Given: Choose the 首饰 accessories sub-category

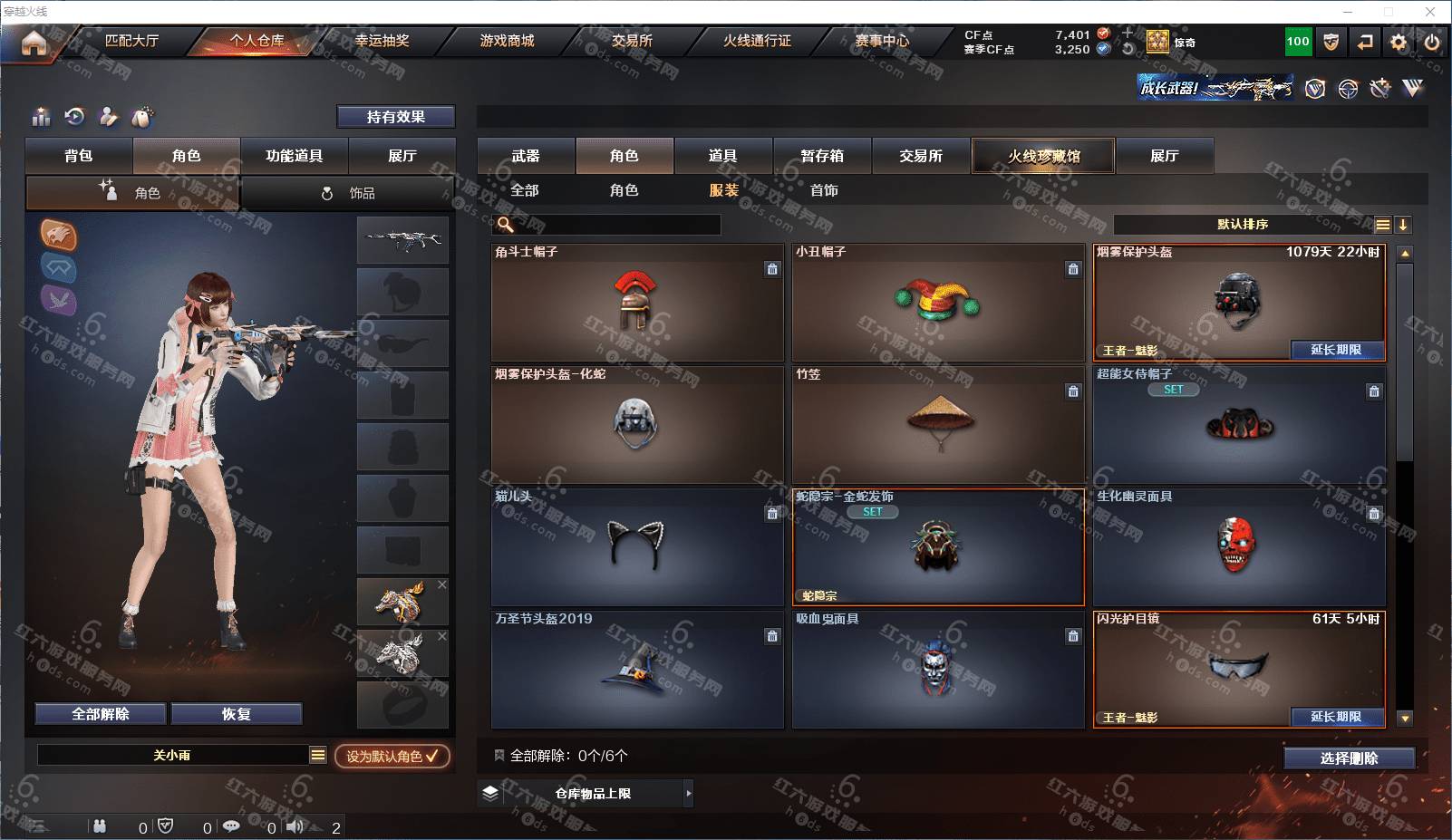Looking at the screenshot, I should pos(824,190).
